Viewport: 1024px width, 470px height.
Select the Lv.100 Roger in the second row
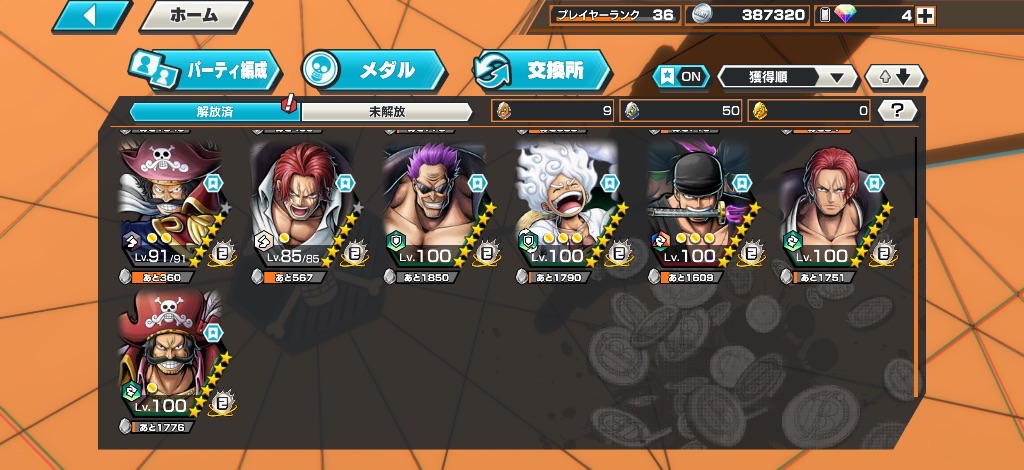pyautogui.click(x=167, y=358)
